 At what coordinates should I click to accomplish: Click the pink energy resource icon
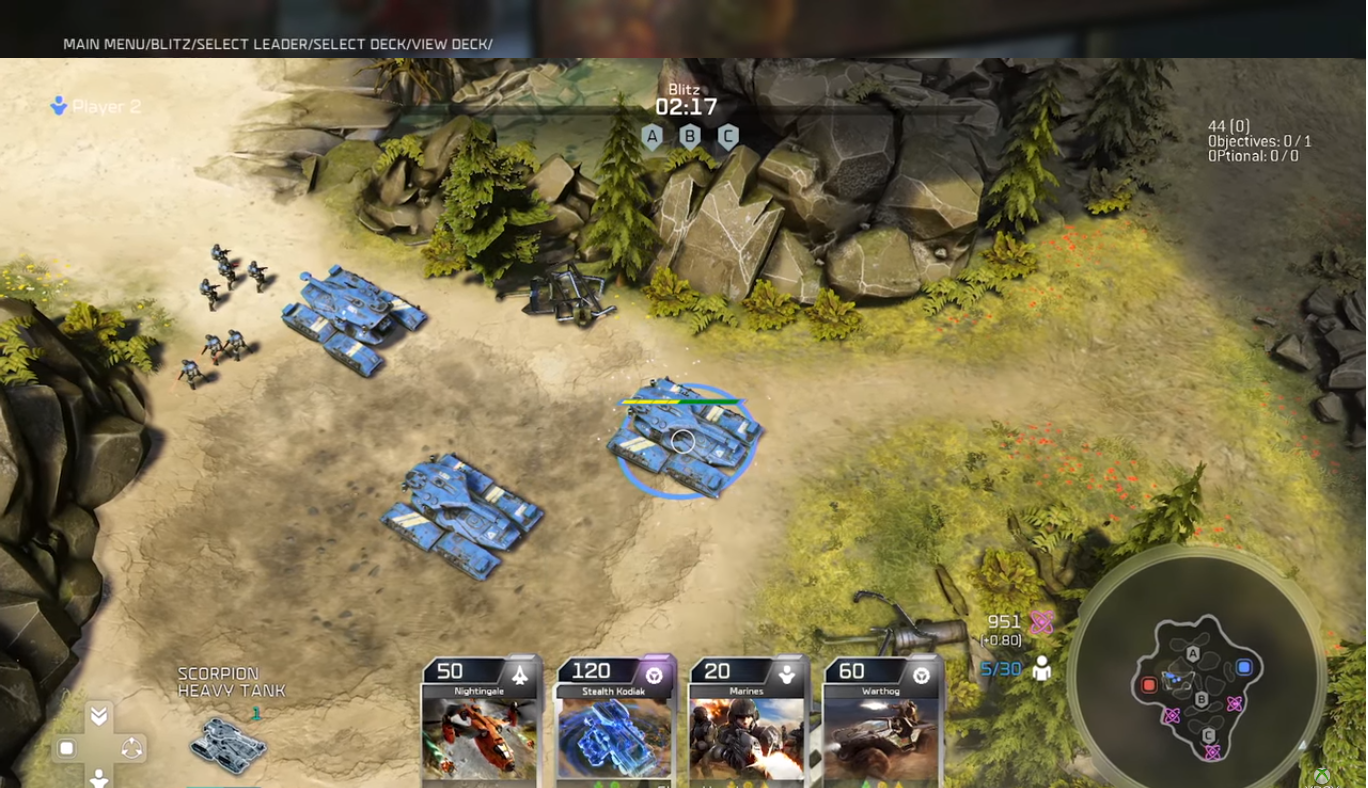pyautogui.click(x=1041, y=622)
